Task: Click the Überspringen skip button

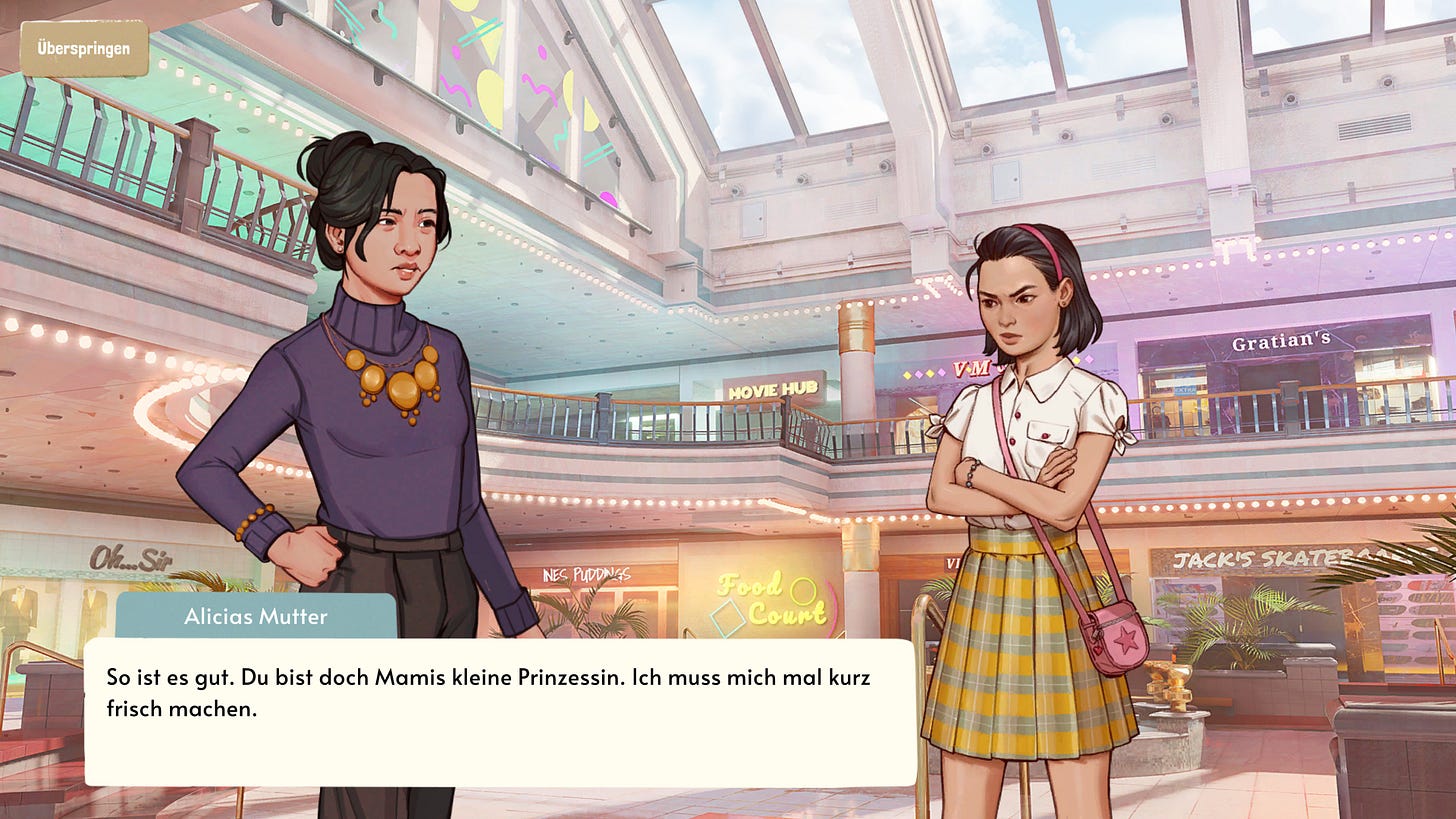Action: pyautogui.click(x=84, y=48)
